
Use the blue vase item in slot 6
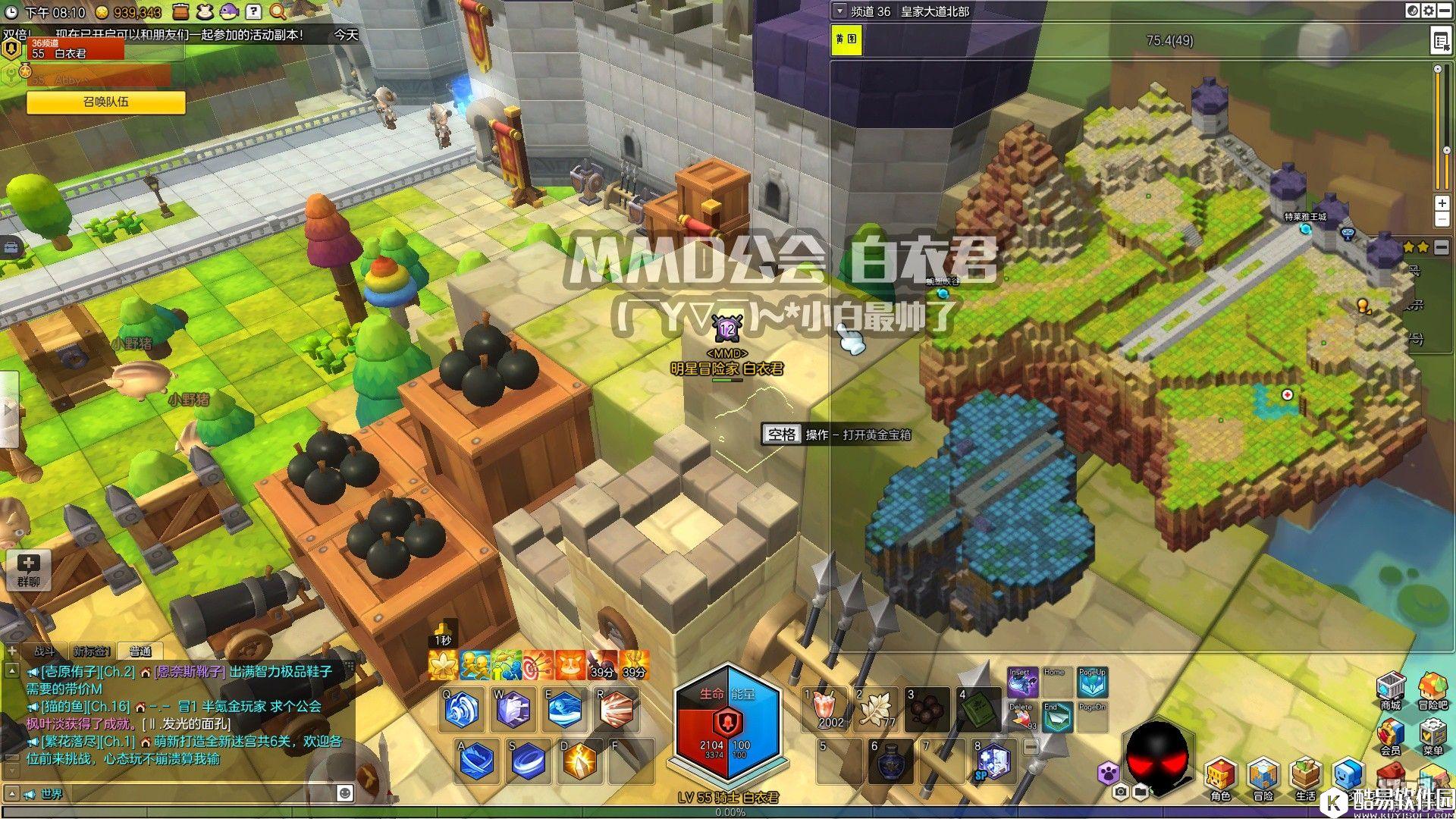pyautogui.click(x=890, y=761)
